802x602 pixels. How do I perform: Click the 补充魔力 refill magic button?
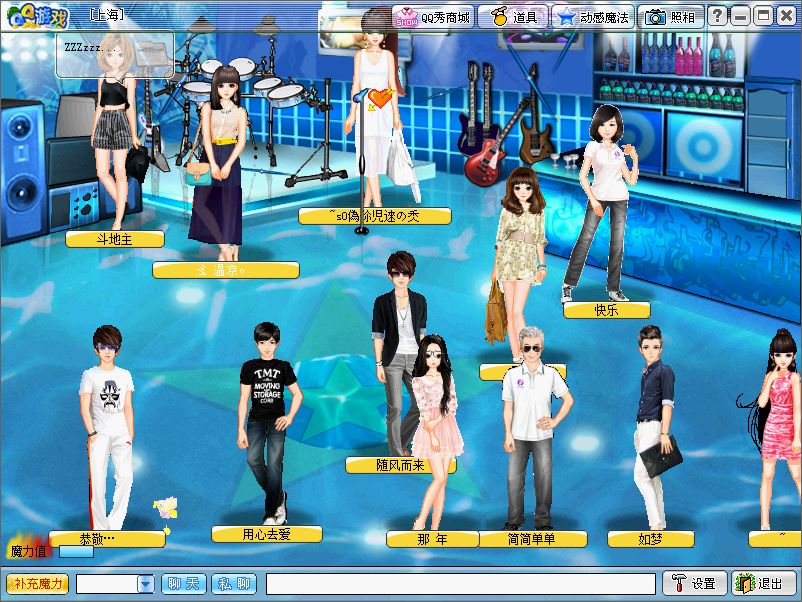[38, 584]
